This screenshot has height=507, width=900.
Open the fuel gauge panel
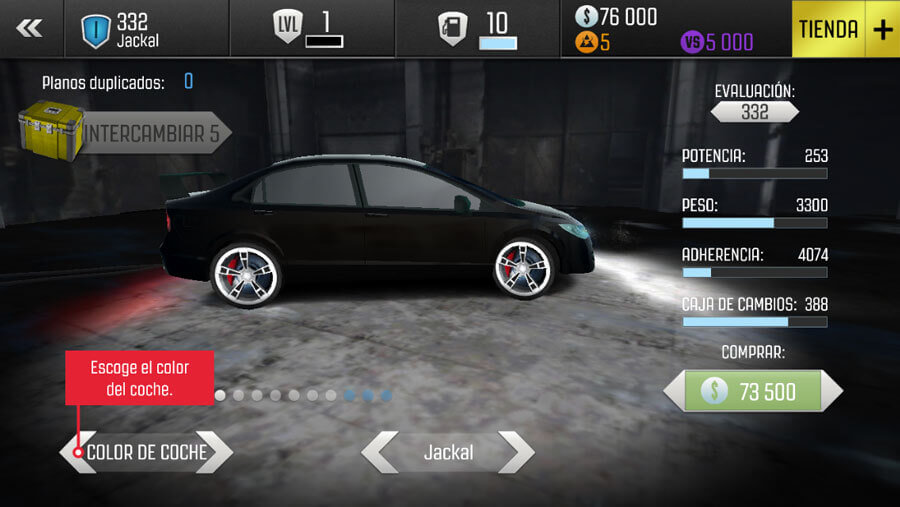[477, 29]
